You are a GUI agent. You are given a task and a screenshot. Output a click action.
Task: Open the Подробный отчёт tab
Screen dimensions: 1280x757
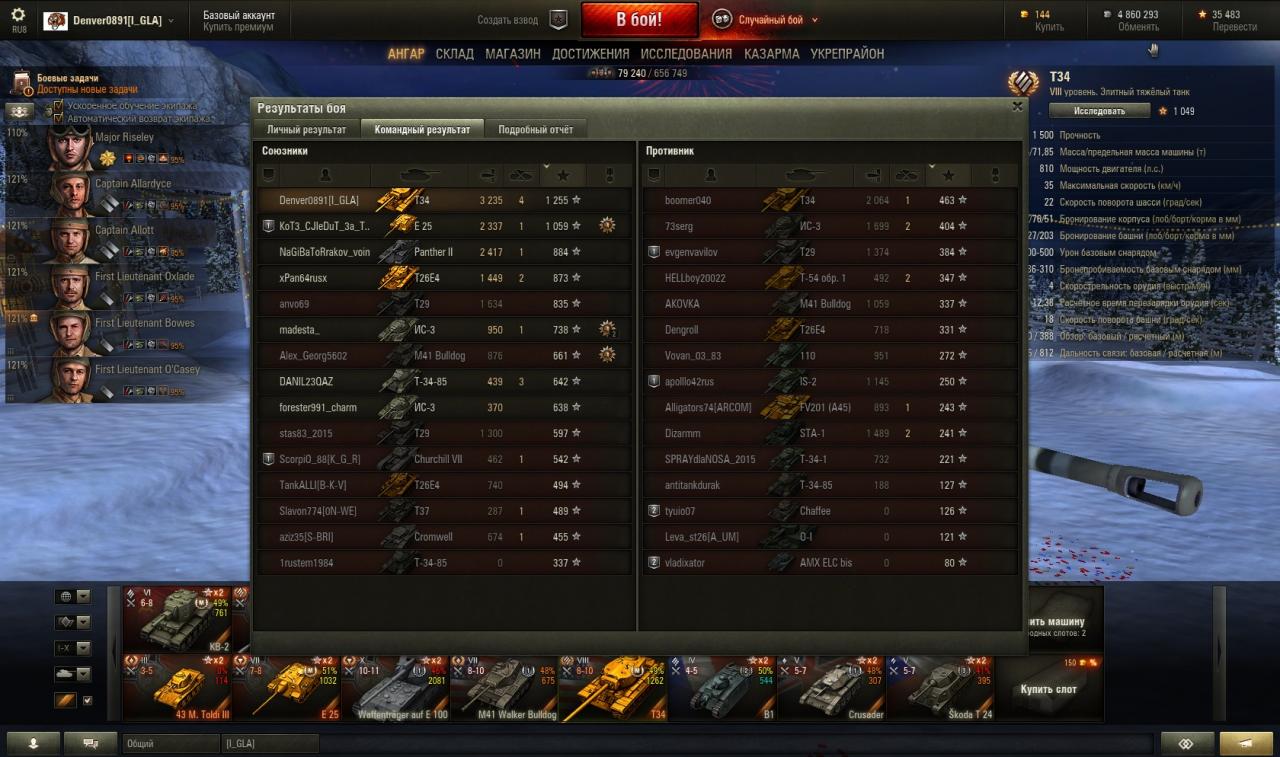536,130
